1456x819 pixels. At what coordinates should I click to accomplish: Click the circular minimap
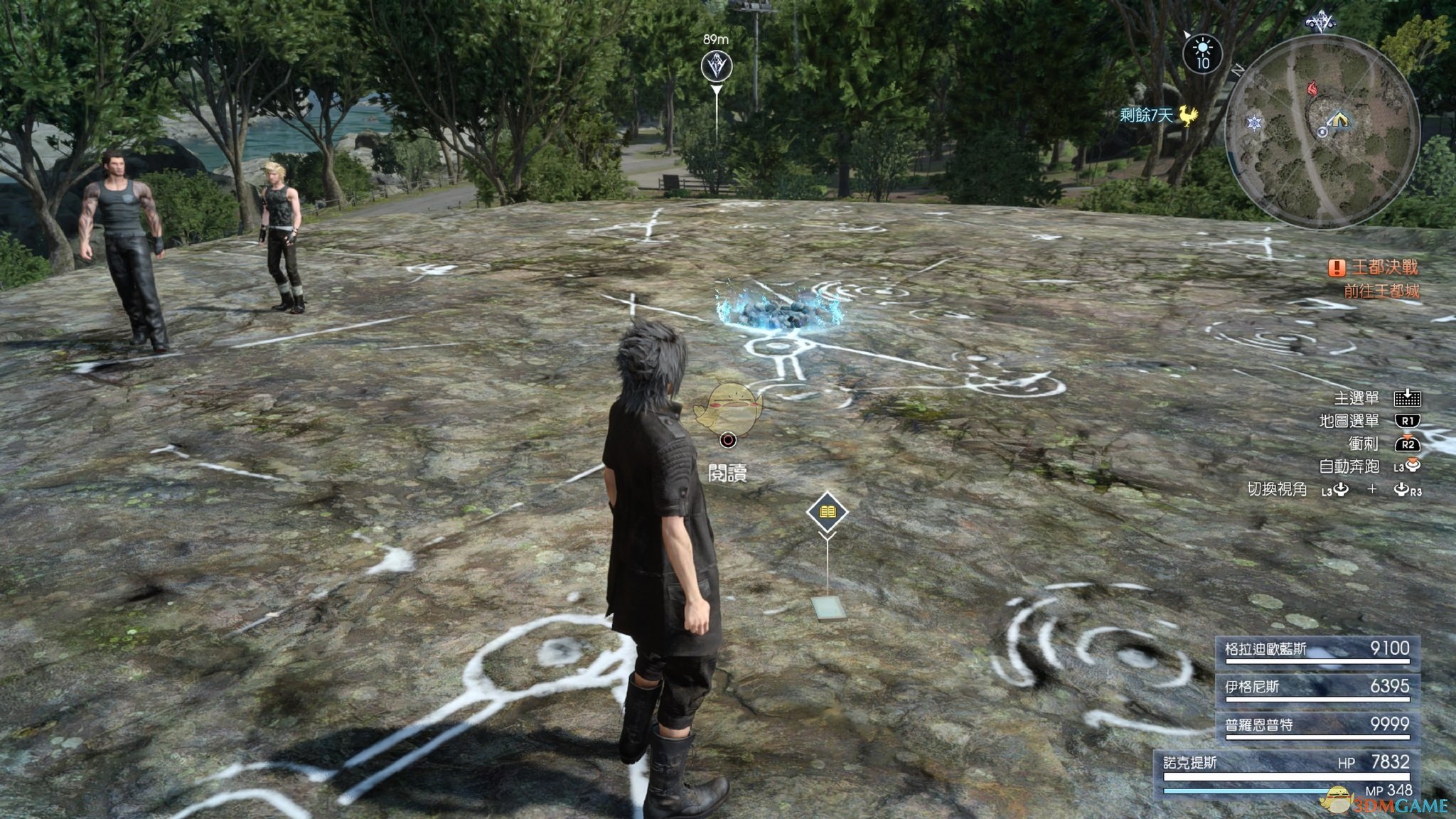point(1322,132)
